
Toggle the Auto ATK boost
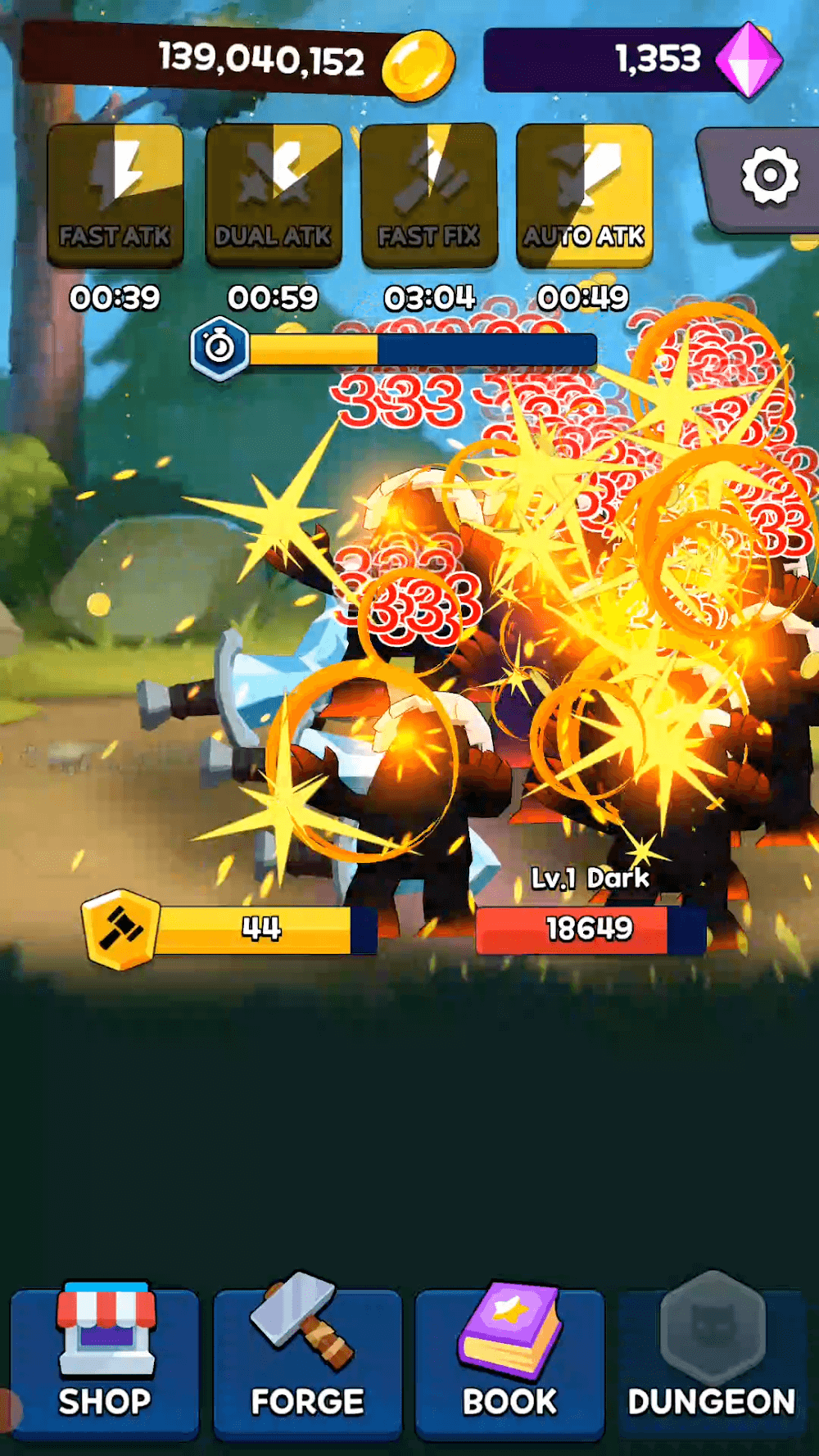(x=585, y=196)
